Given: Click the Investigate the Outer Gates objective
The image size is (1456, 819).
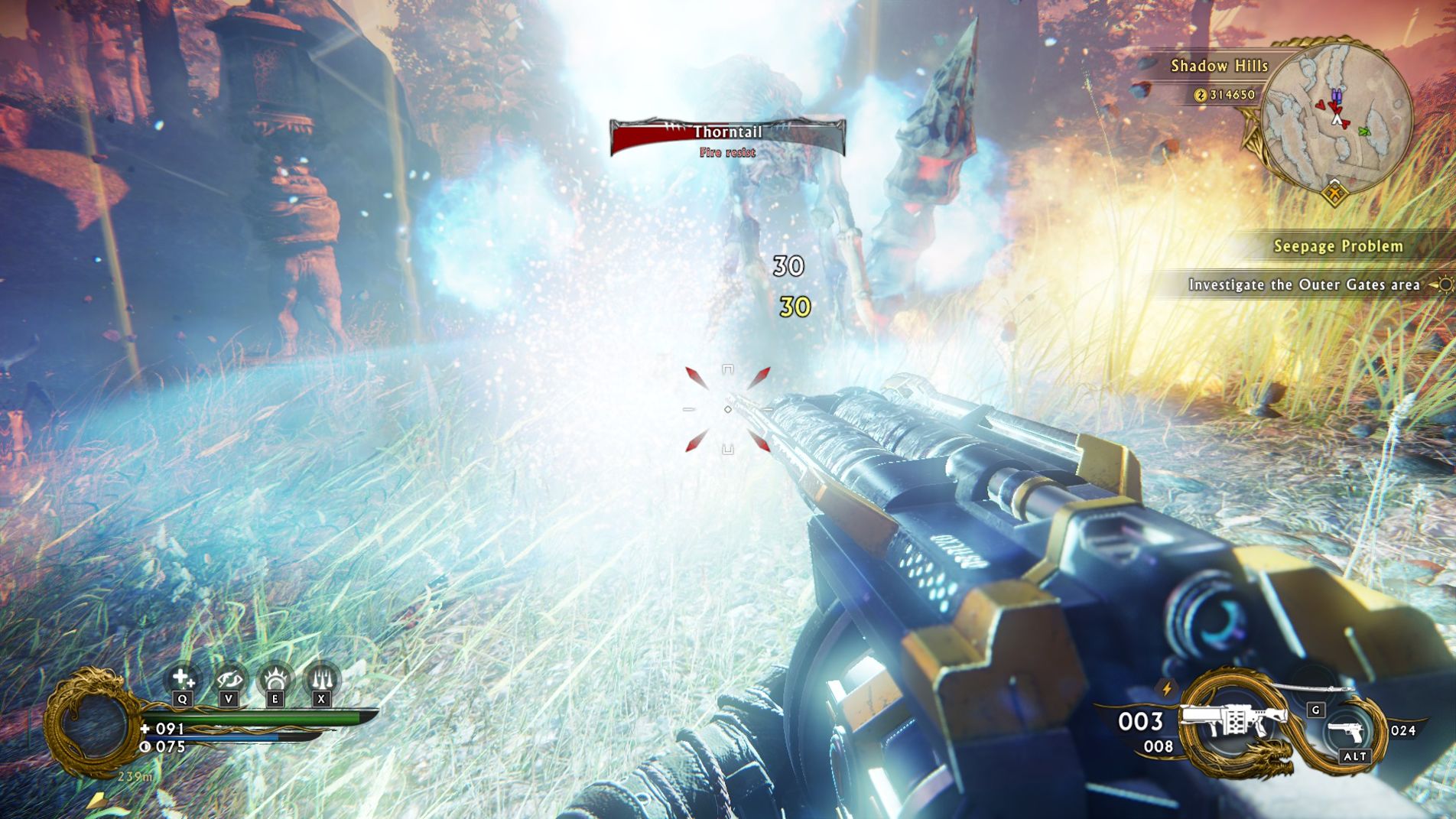Looking at the screenshot, I should coord(1303,285).
